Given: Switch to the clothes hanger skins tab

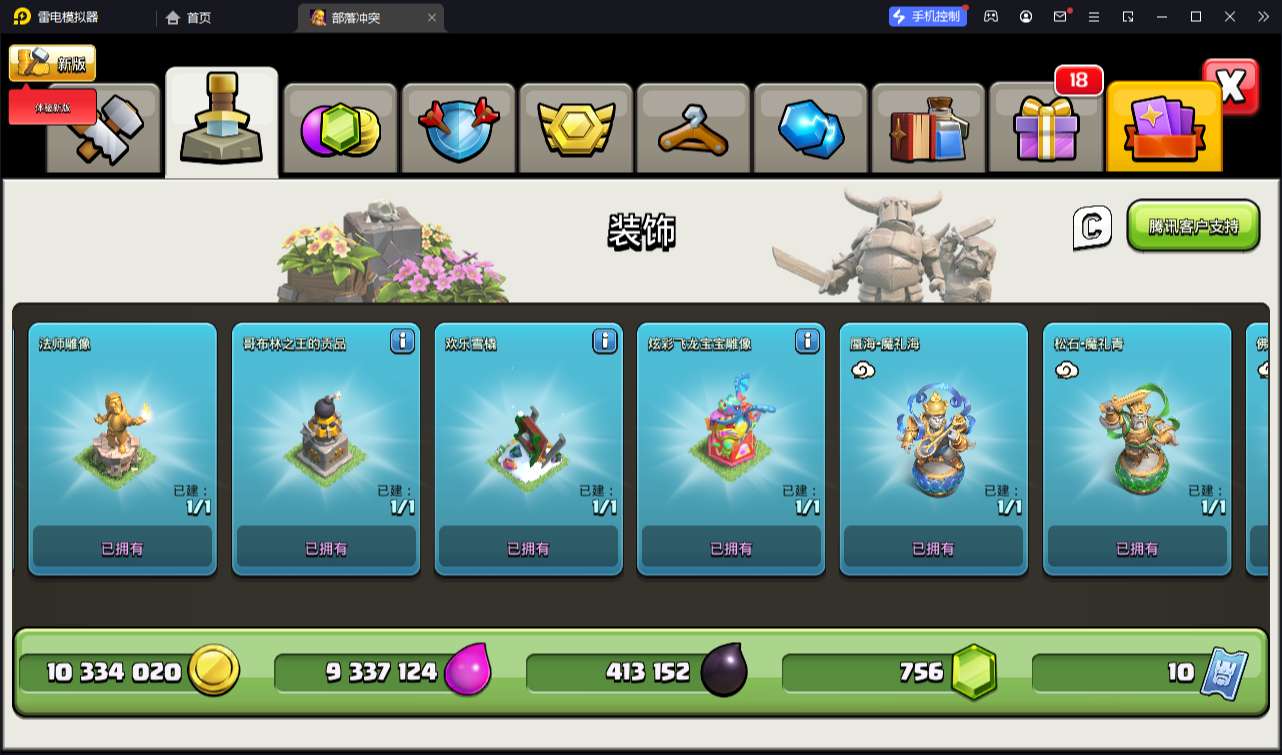Looking at the screenshot, I should [x=693, y=130].
